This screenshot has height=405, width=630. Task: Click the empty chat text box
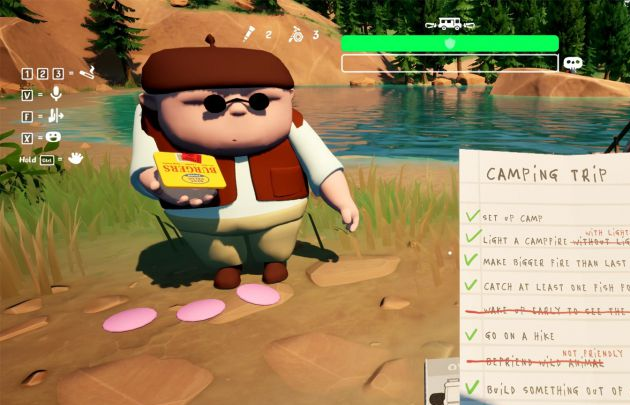tap(449, 63)
